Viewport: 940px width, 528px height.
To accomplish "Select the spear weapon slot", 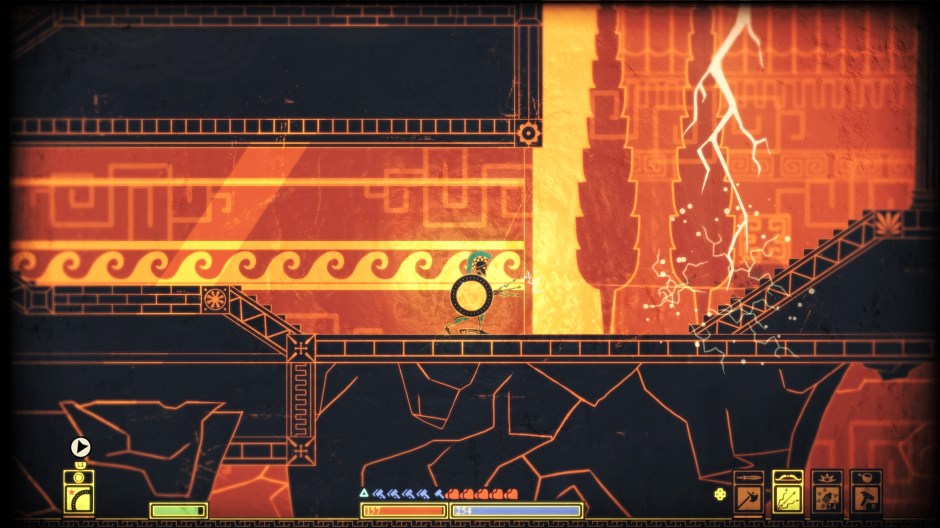I will 748,493.
